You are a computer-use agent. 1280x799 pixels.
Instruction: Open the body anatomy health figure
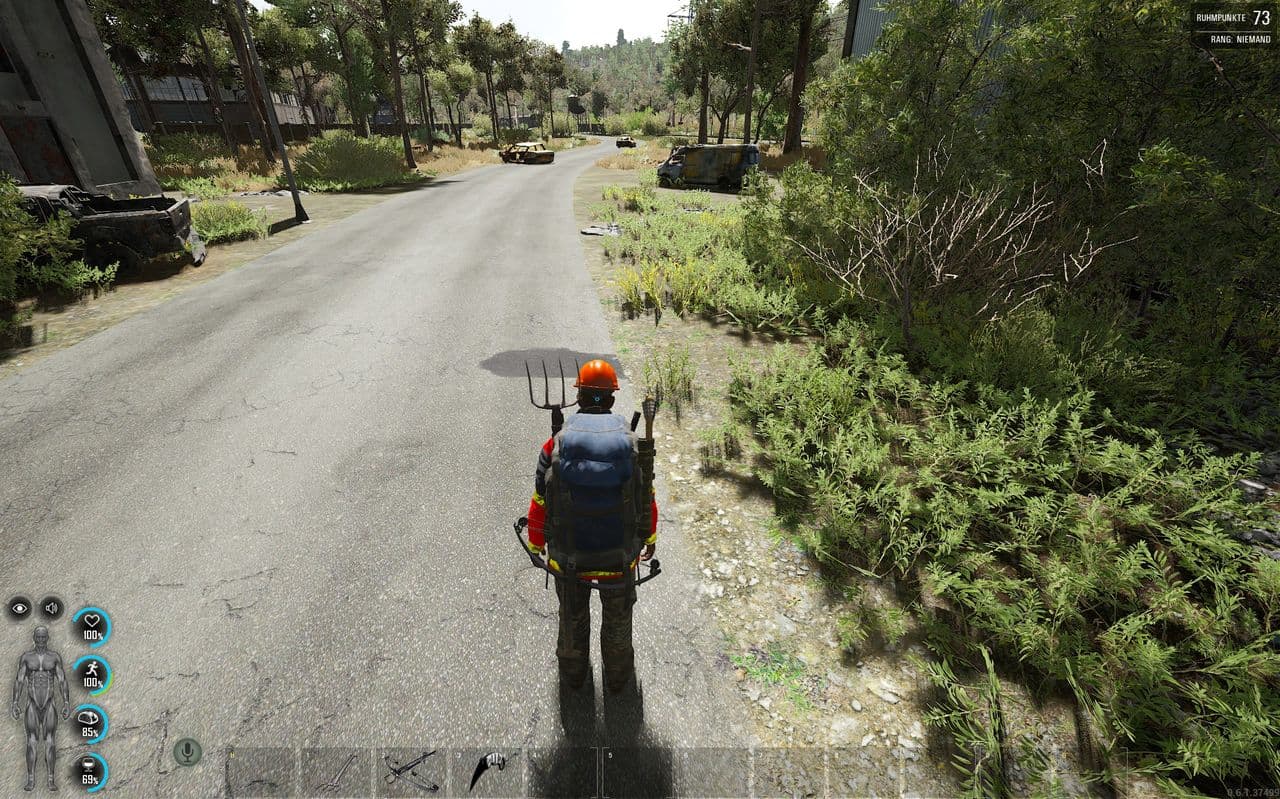[40, 705]
